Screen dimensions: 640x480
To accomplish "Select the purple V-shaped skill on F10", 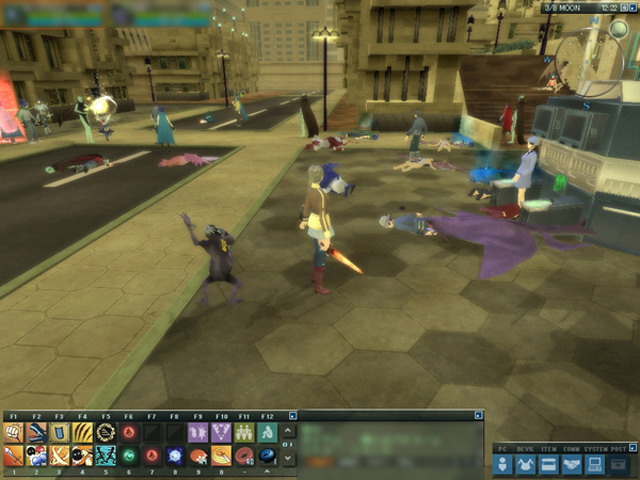I will point(220,432).
